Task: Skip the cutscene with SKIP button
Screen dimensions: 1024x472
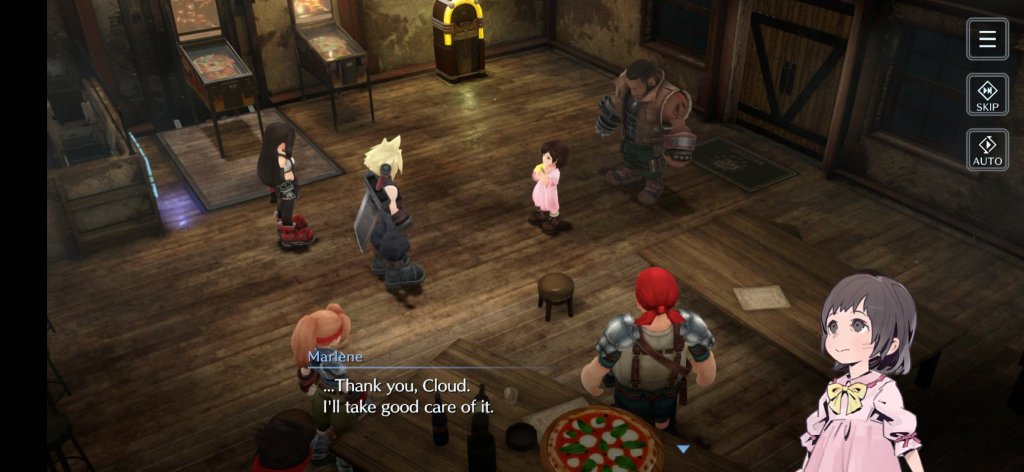Action: [x=987, y=94]
